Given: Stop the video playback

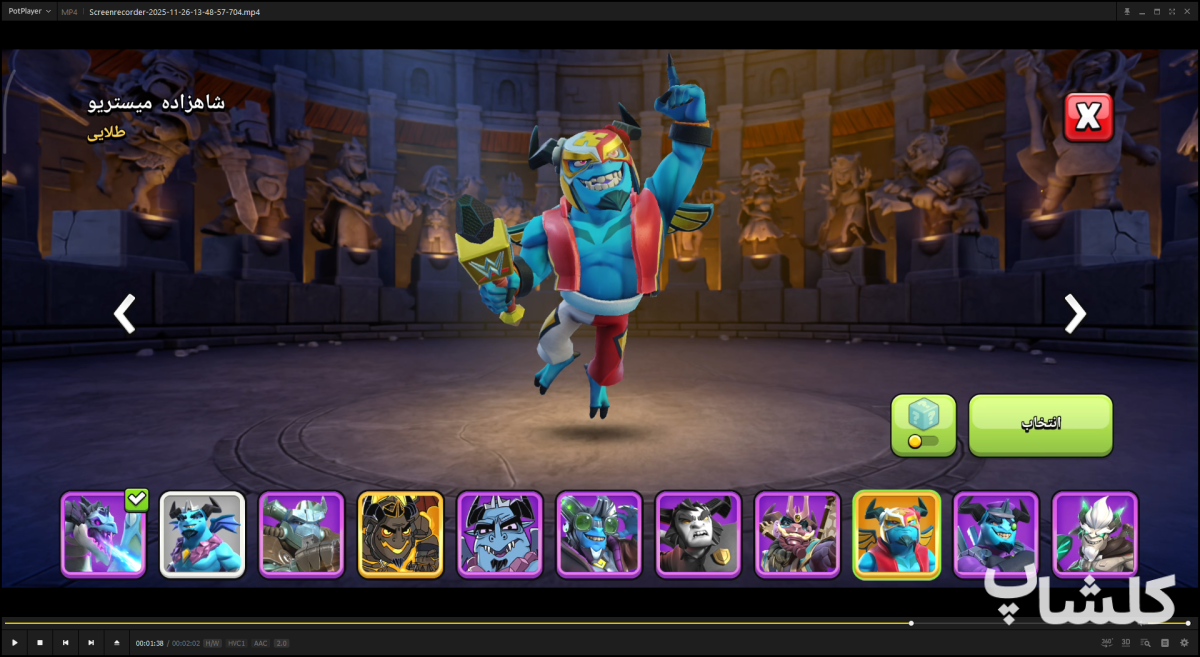Looking at the screenshot, I should [x=40, y=643].
